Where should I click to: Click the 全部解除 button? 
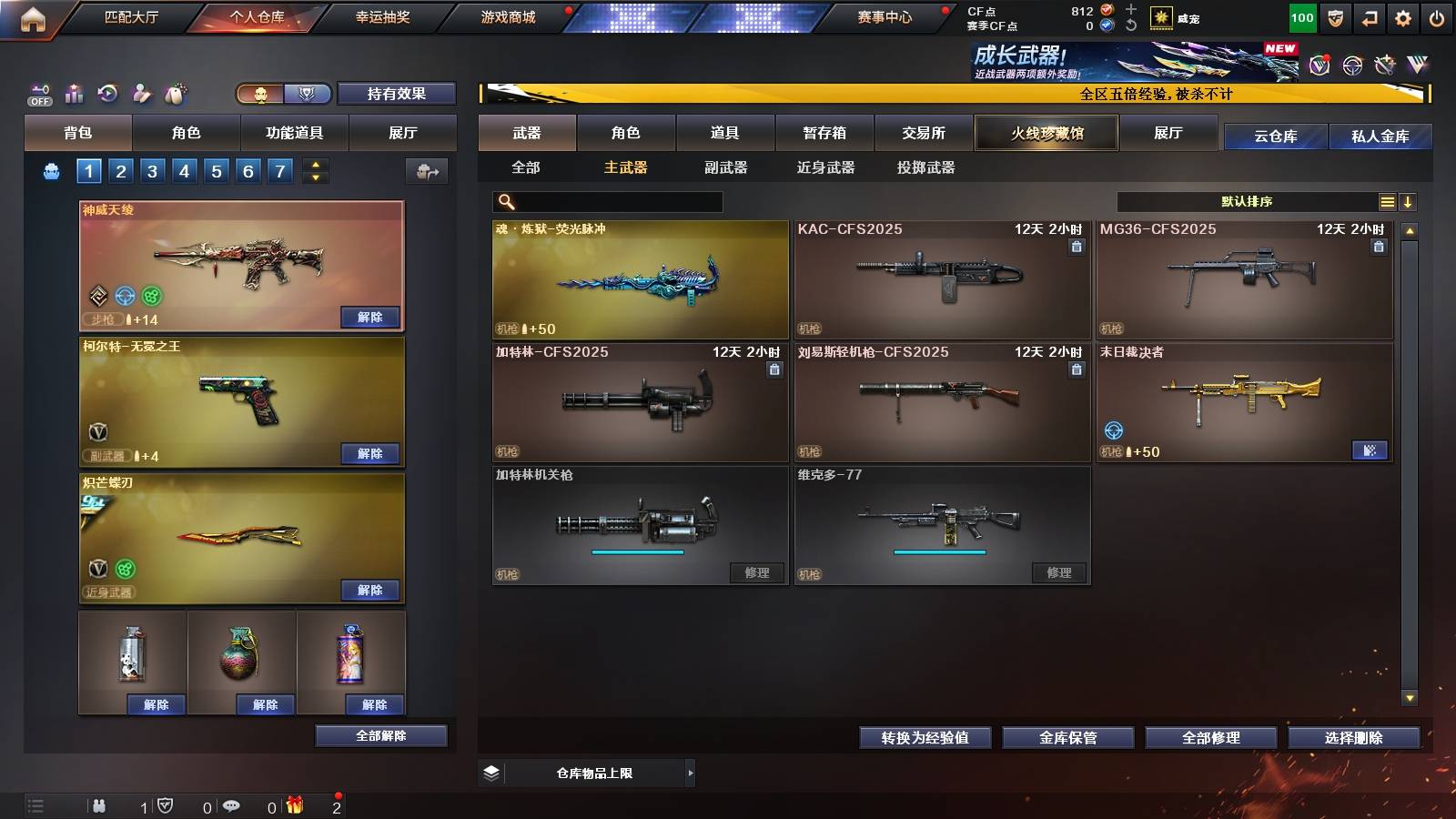coord(380,735)
